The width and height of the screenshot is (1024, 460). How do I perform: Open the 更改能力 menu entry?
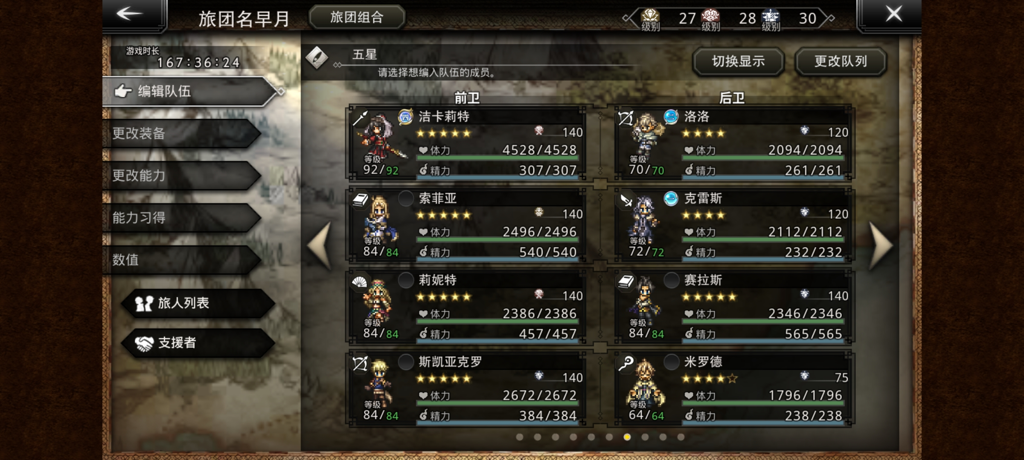pos(180,175)
